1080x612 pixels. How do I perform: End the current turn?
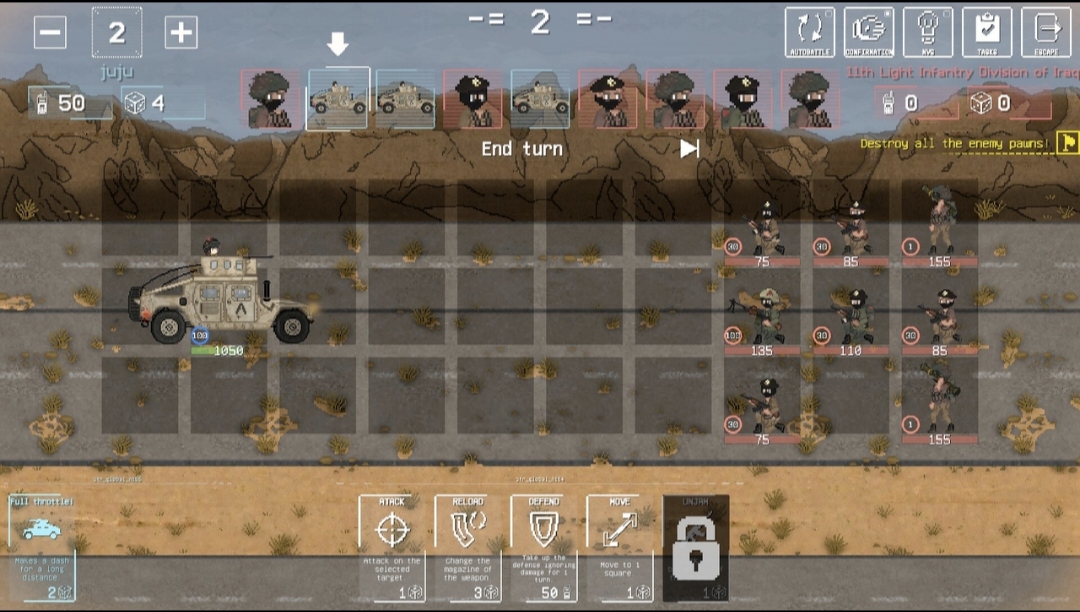click(522, 149)
